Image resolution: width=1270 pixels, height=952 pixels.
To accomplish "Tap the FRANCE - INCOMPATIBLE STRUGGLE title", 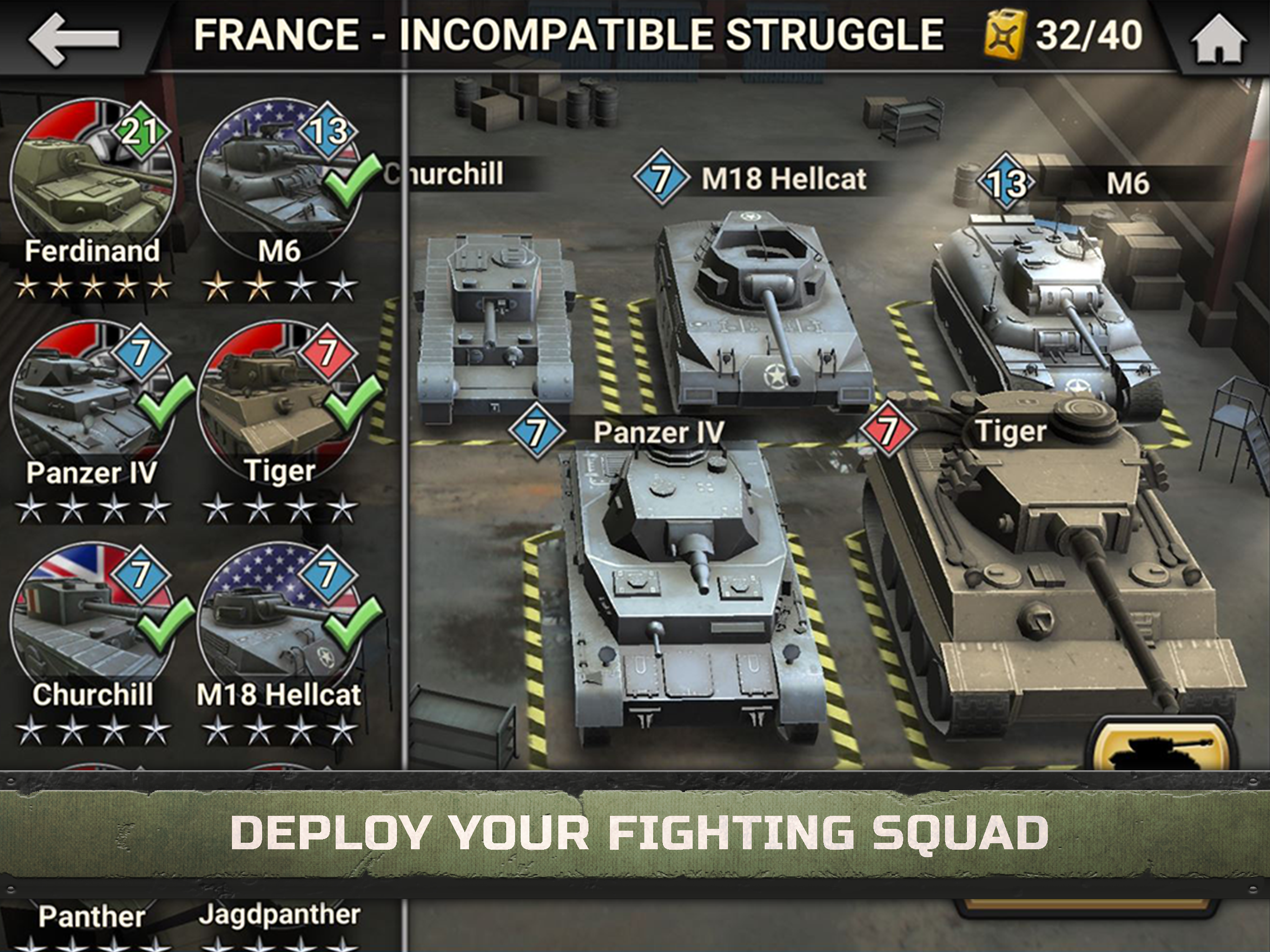I will [569, 34].
